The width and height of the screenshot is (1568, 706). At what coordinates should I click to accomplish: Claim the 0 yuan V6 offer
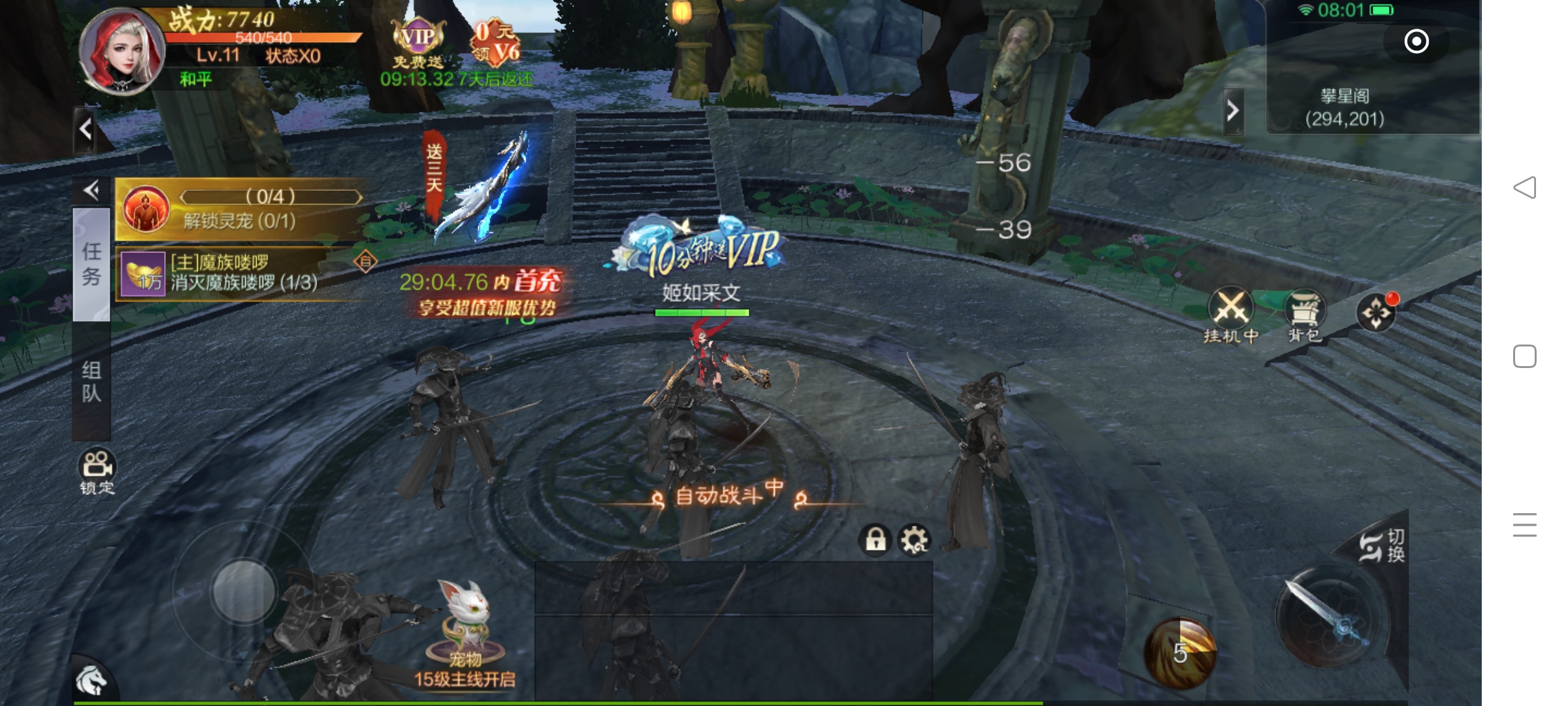(x=496, y=43)
